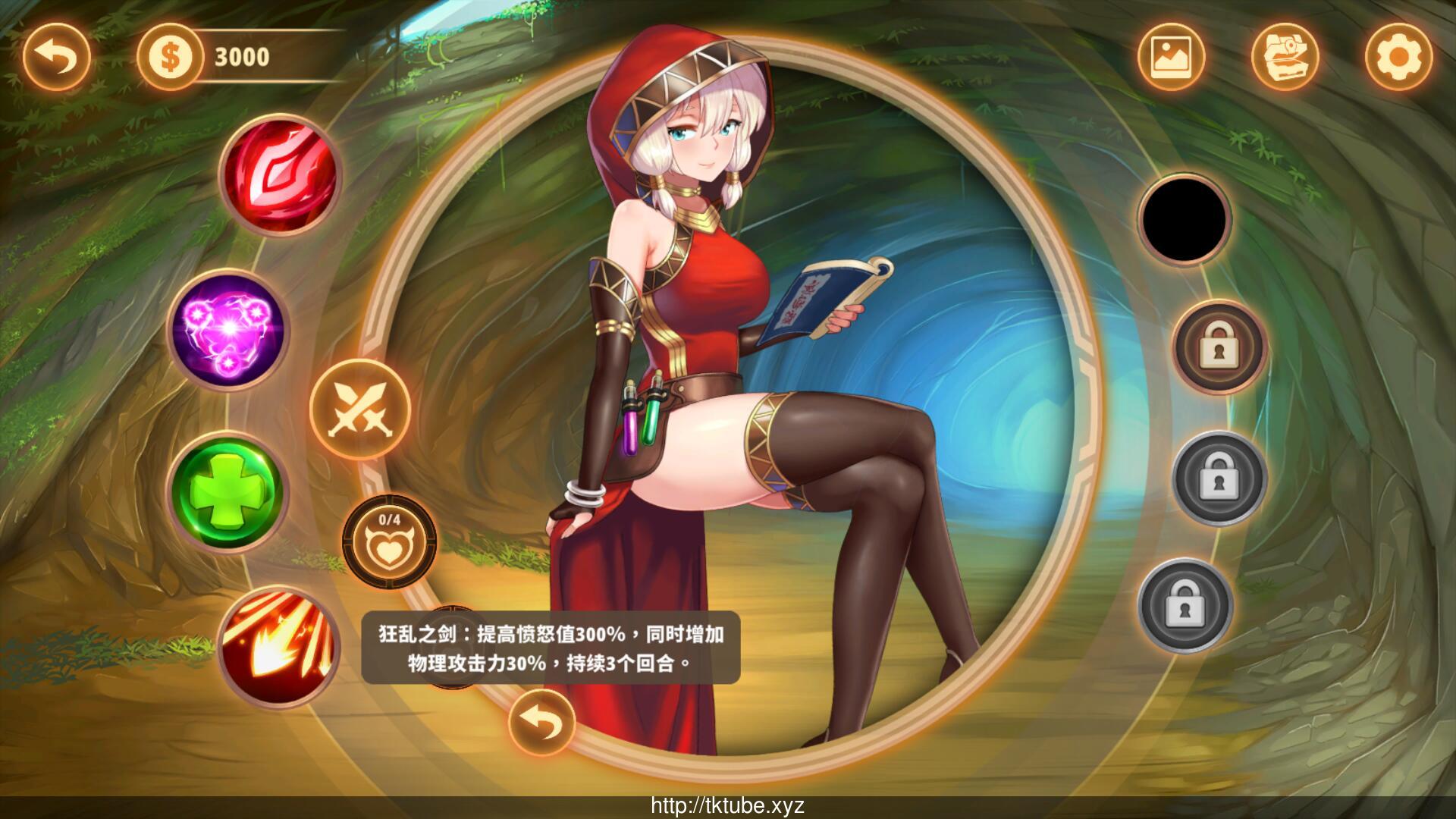
Task: Open the gear settings menu
Action: pos(1398,57)
